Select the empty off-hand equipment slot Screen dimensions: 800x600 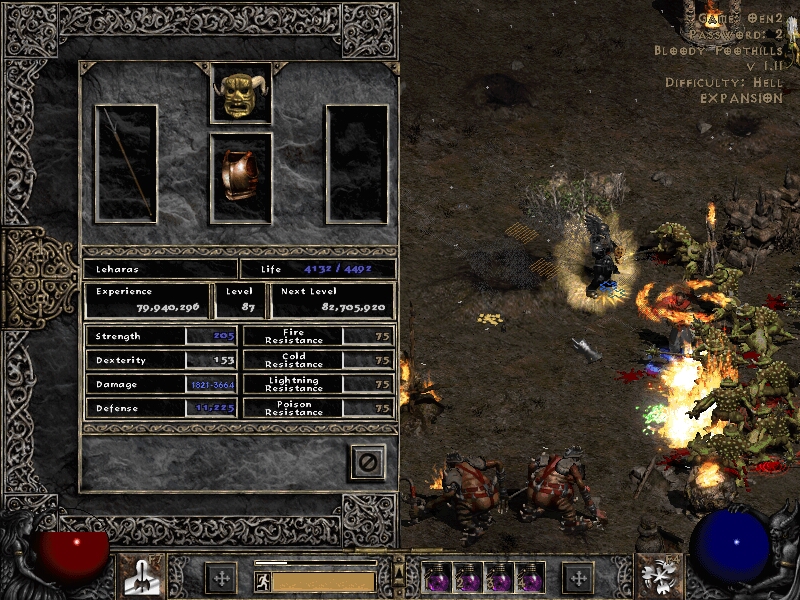pos(357,163)
